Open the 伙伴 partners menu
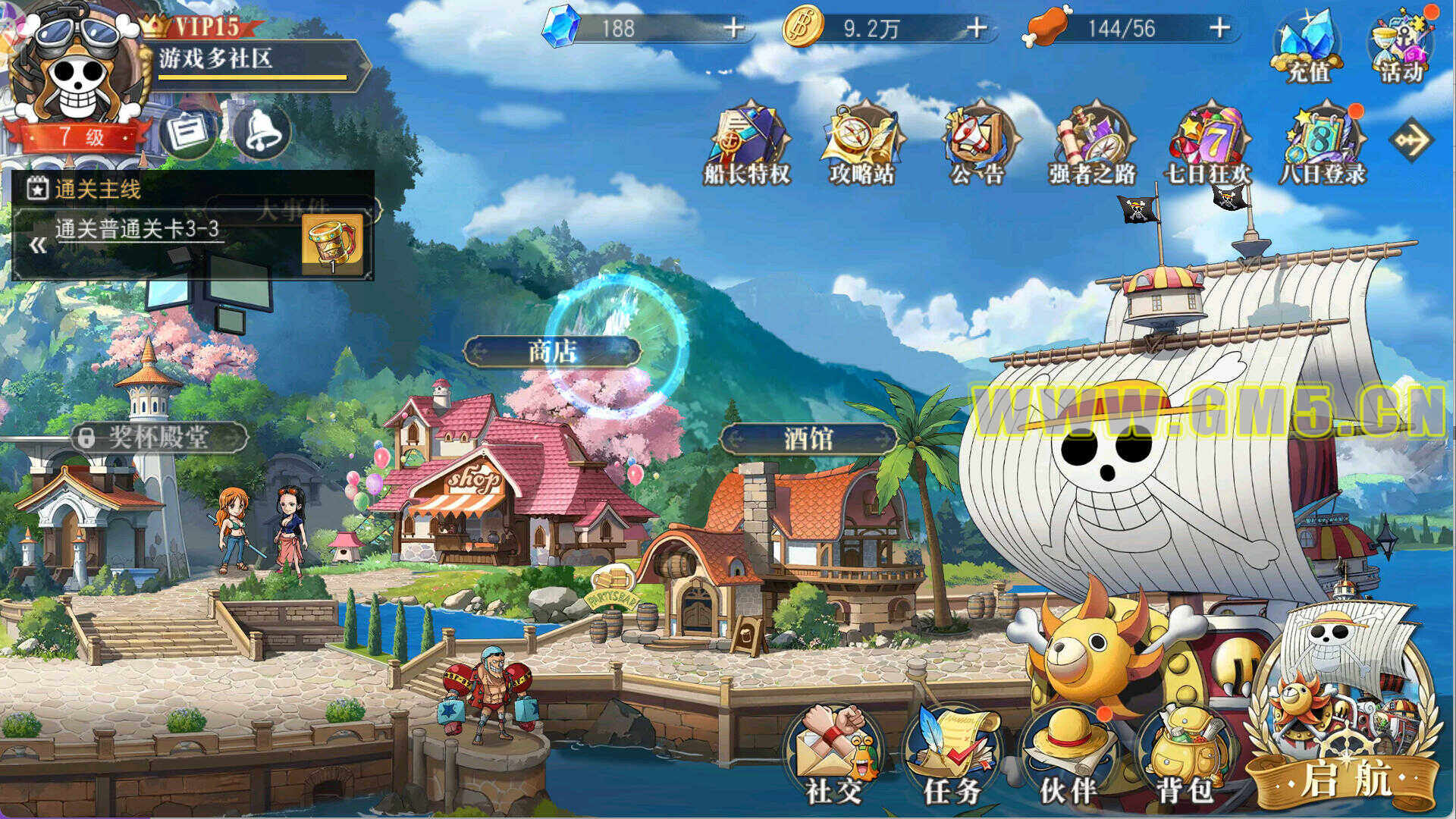 pos(1068,755)
